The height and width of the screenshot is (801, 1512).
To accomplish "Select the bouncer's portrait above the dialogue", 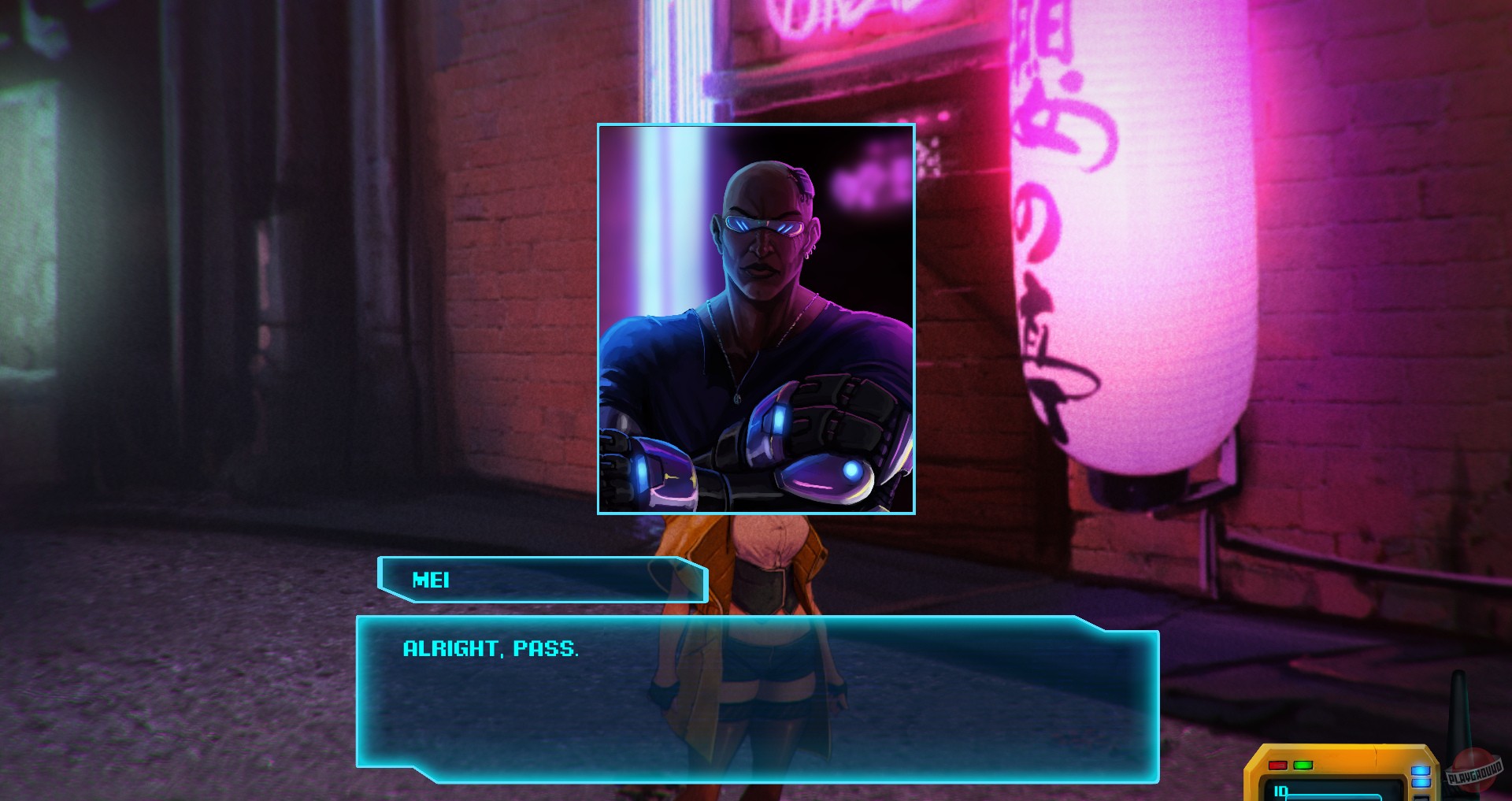I will pos(756,319).
